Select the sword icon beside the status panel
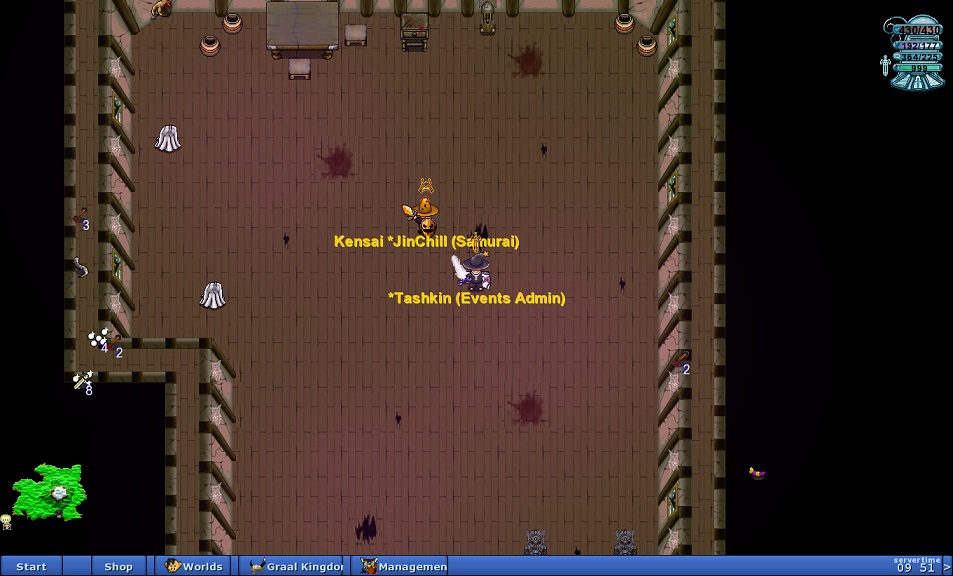The image size is (953, 576). point(884,67)
